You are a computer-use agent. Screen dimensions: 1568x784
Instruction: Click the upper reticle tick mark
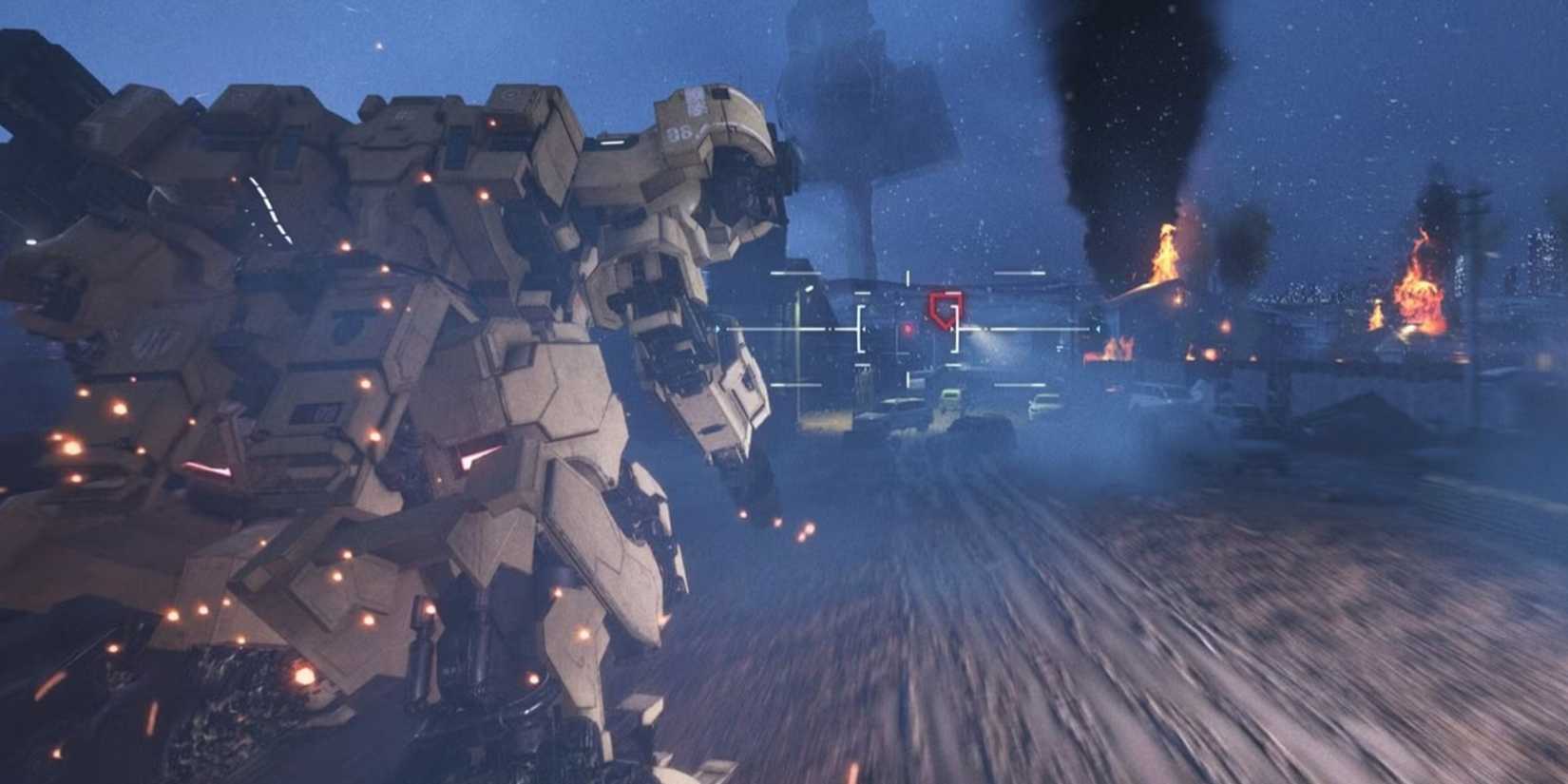click(908, 276)
